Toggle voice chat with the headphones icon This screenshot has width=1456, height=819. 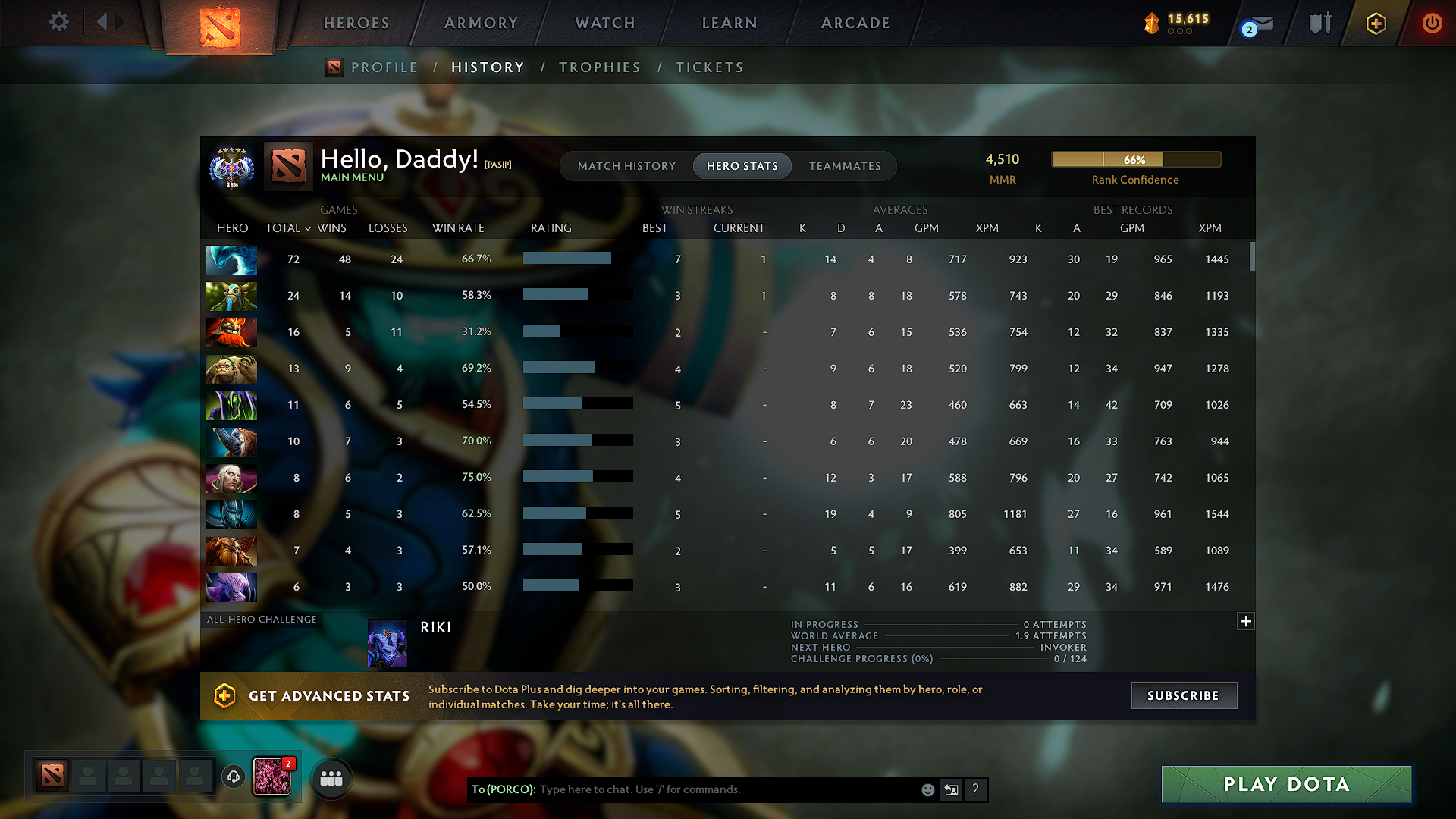tap(231, 777)
